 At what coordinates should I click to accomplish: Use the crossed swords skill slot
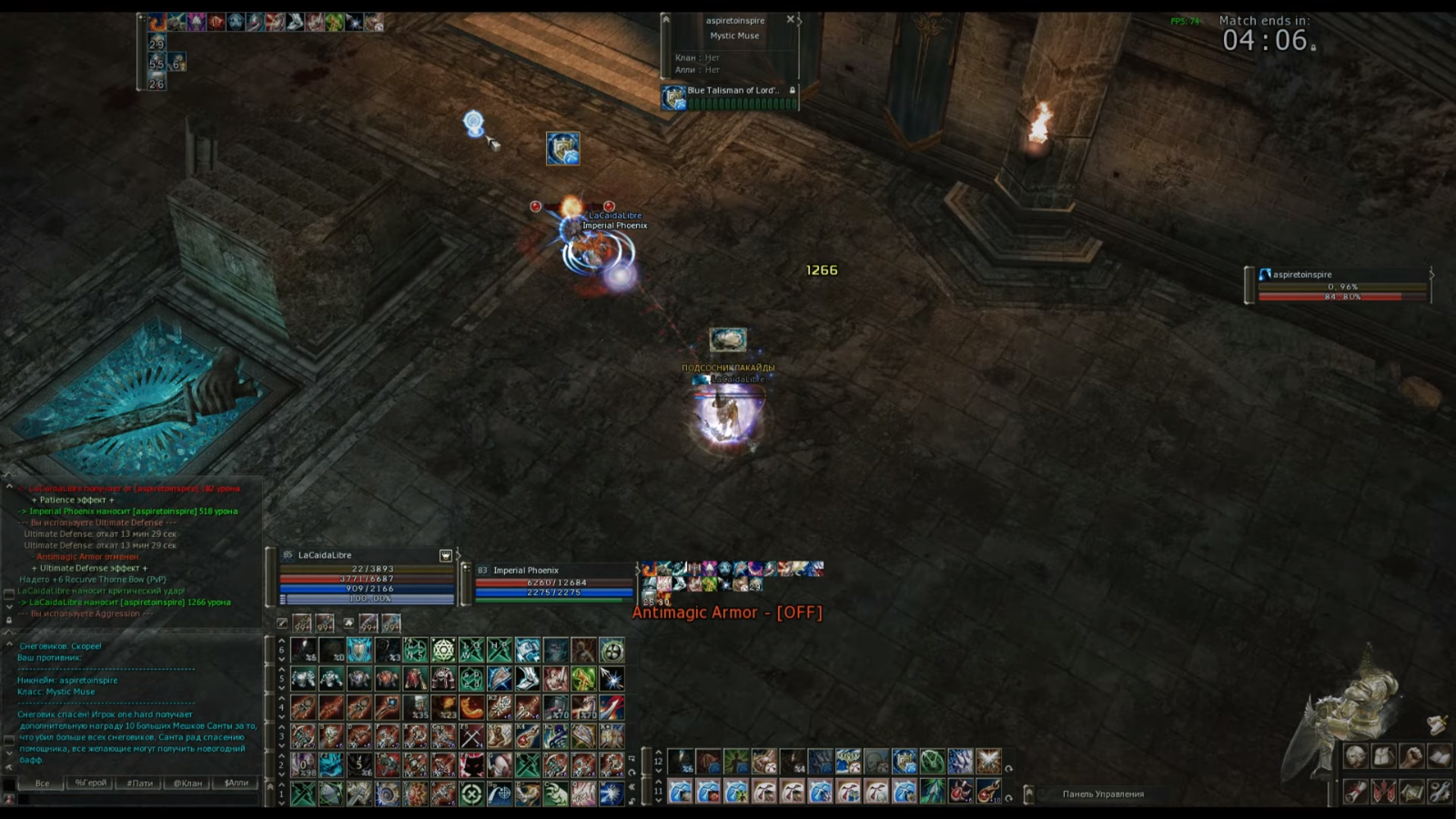coord(471,735)
